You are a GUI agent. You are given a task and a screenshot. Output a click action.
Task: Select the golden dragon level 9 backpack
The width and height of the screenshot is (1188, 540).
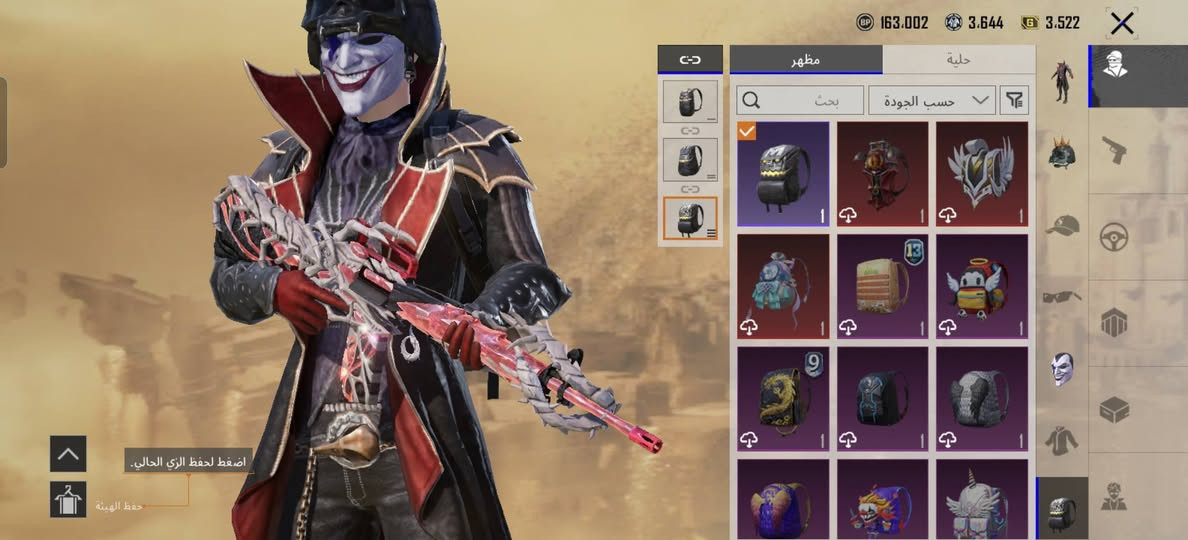[x=783, y=398]
